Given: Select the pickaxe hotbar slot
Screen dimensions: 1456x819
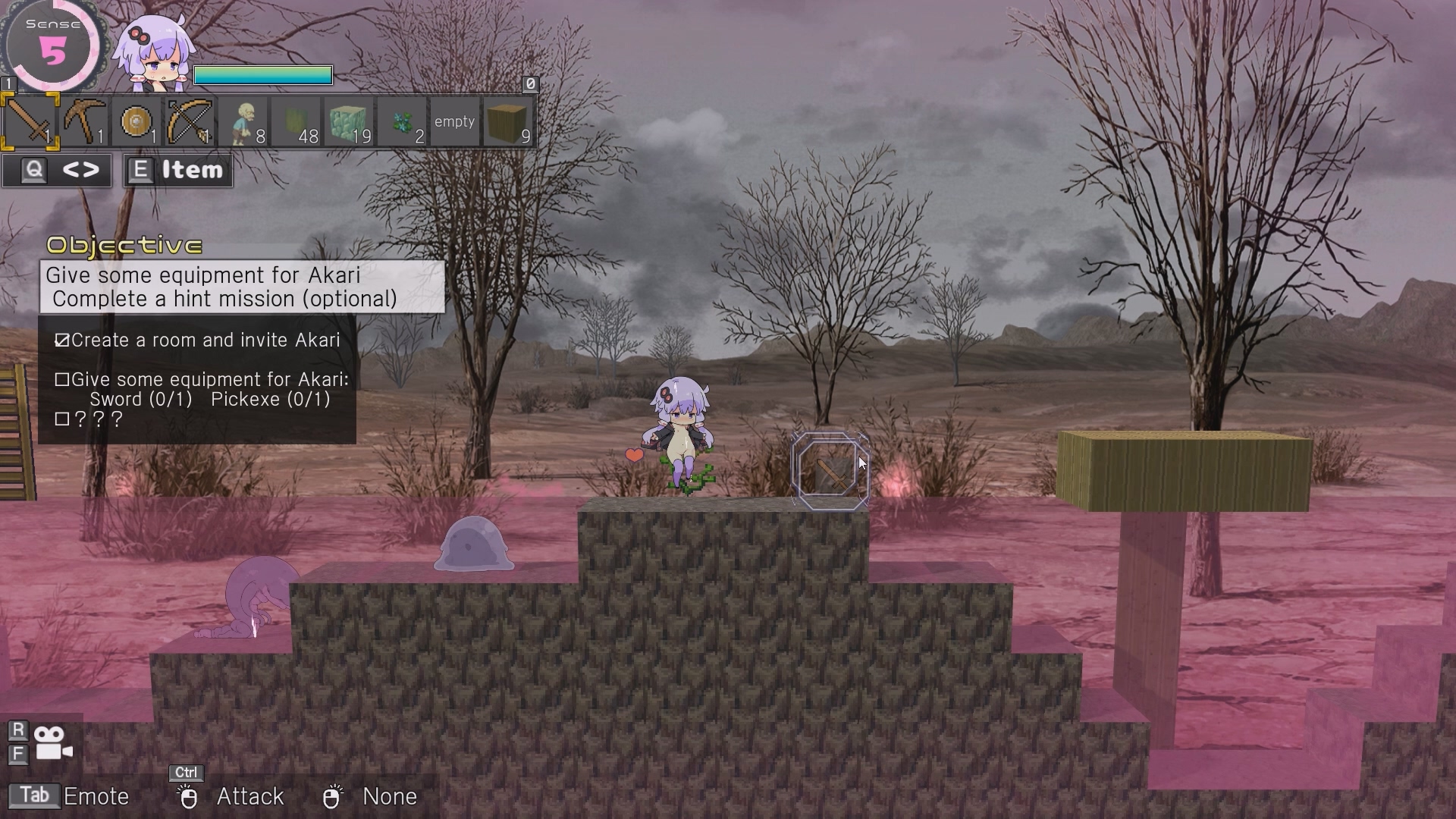Looking at the screenshot, I should point(83,121).
